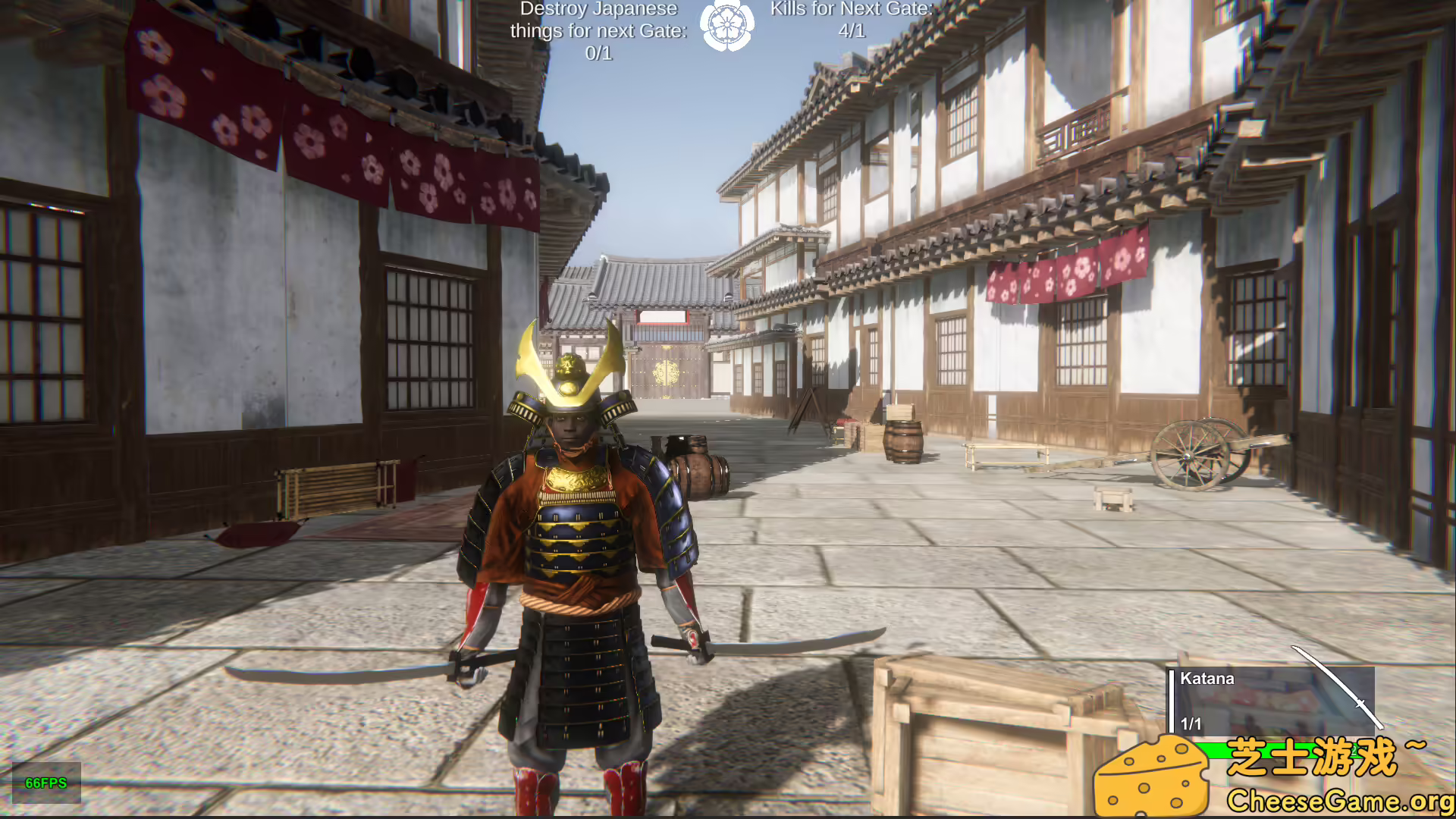Select the Katana label in the HUD
Image resolution: width=1456 pixels, height=819 pixels.
click(x=1209, y=679)
